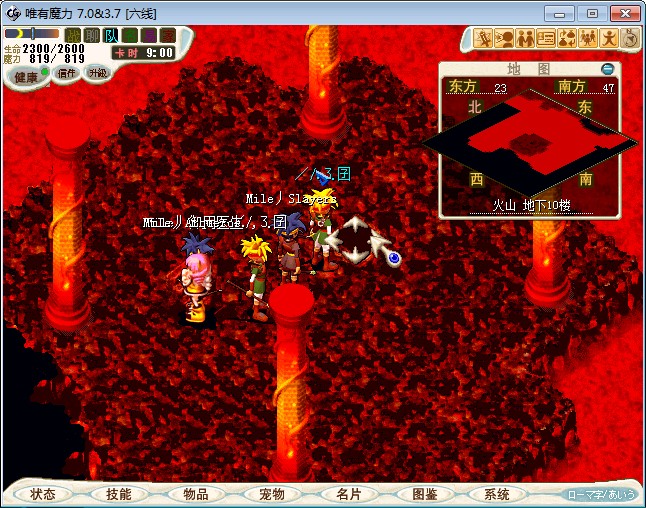
Task: Open the 名片 name card menu
Action: click(348, 494)
